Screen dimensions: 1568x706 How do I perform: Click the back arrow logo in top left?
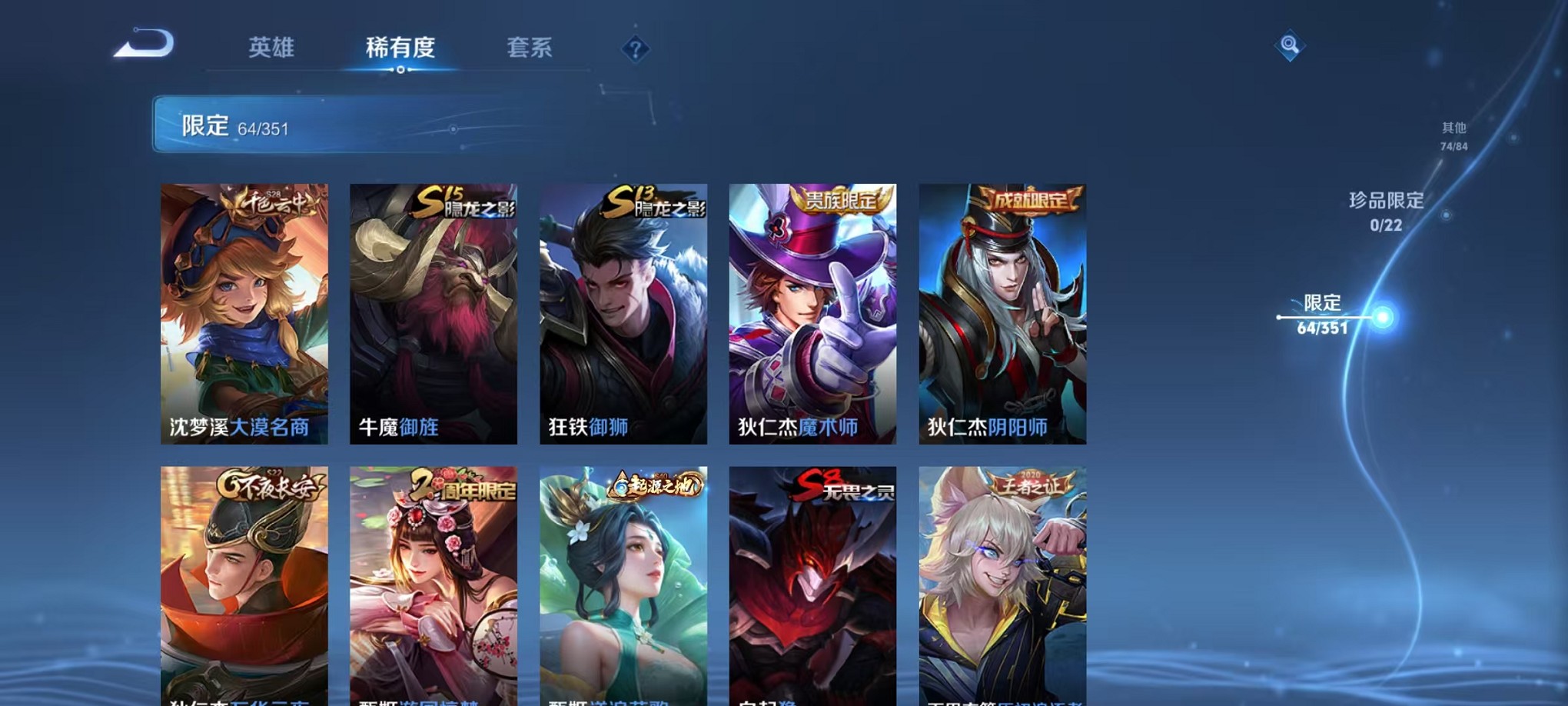tap(142, 42)
